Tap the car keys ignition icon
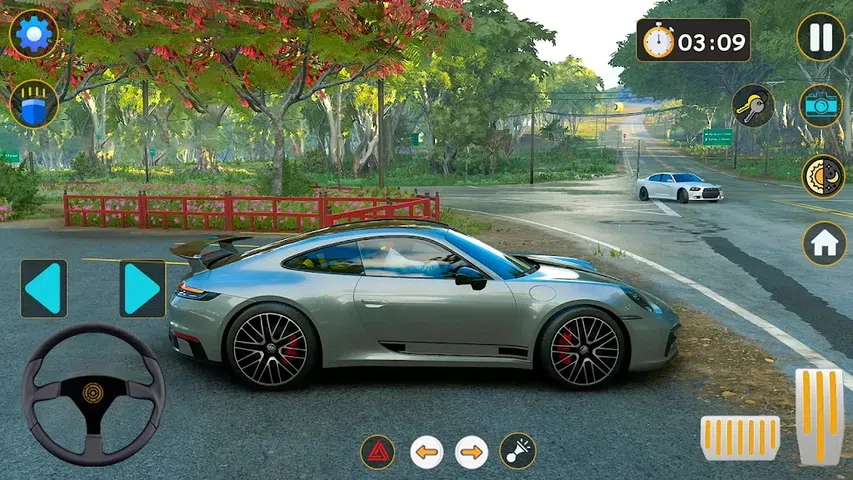Screen dimensions: 853x480 click(x=752, y=105)
